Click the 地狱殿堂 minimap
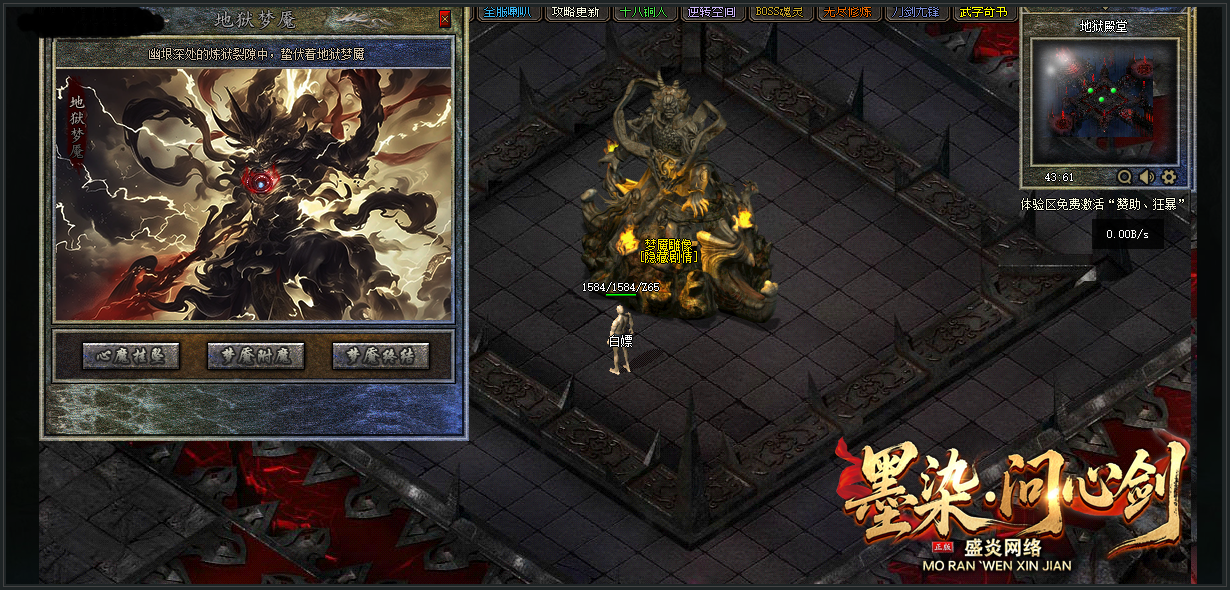This screenshot has height=590, width=1230. pos(1104,102)
